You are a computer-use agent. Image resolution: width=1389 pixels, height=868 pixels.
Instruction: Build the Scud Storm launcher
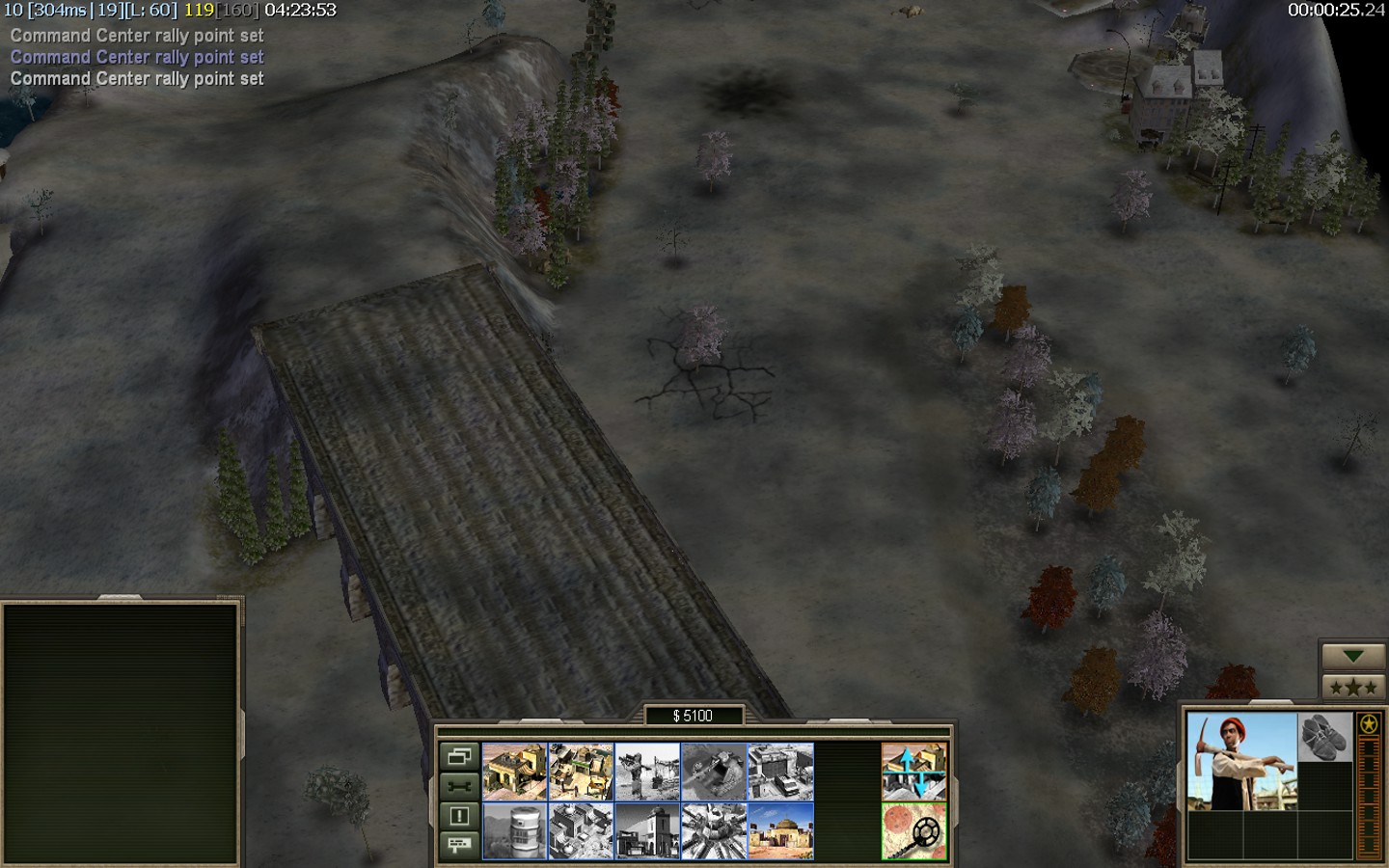pos(714,831)
